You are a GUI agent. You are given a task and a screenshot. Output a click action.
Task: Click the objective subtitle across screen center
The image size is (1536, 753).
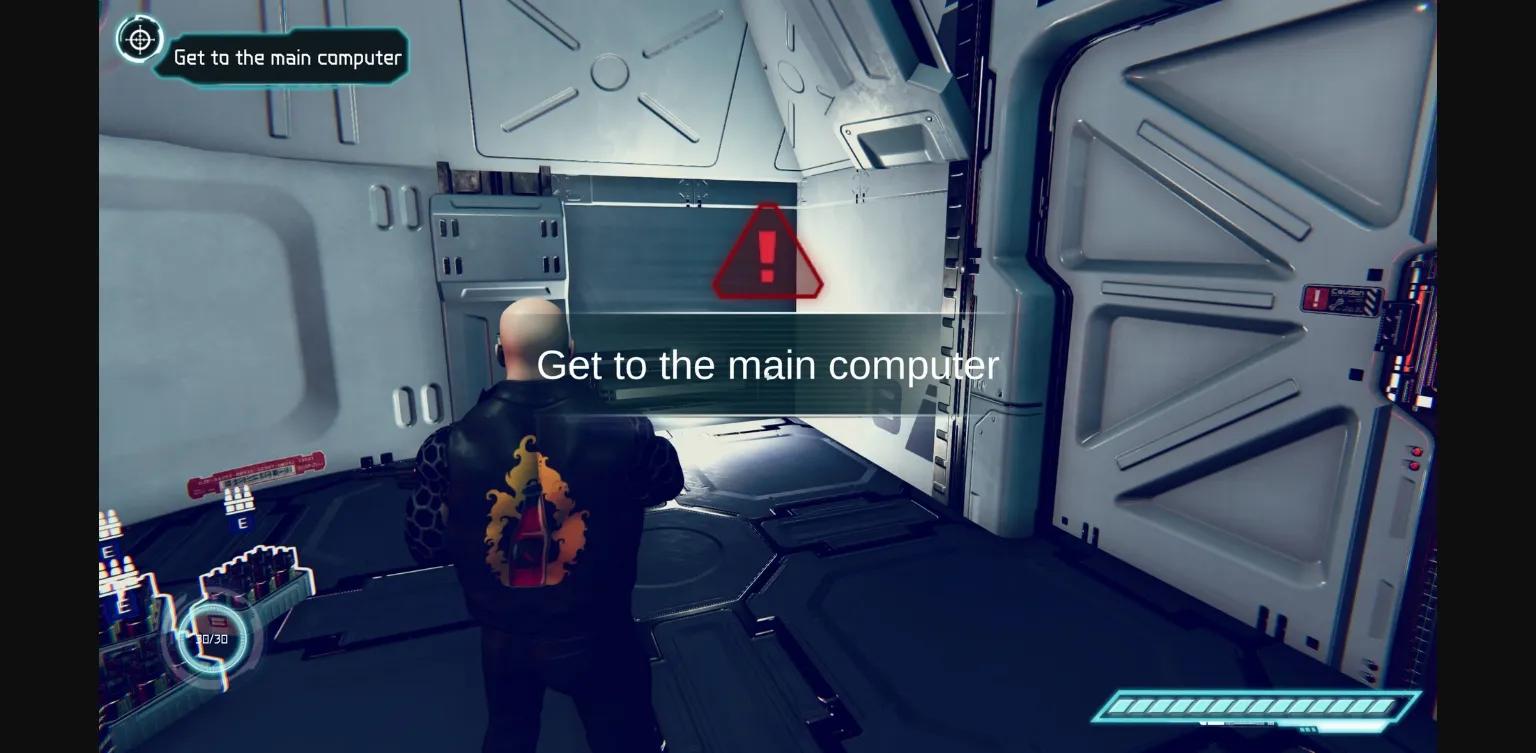click(766, 365)
